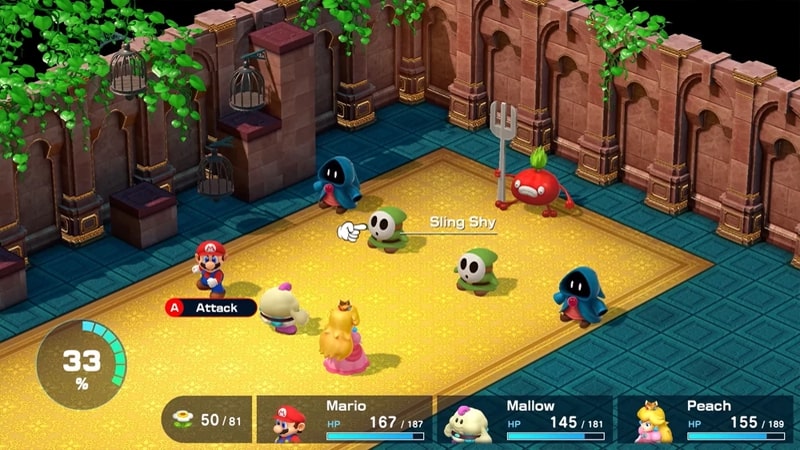Click Mario's portrait in the party panel
The width and height of the screenshot is (800, 450).
click(290, 422)
